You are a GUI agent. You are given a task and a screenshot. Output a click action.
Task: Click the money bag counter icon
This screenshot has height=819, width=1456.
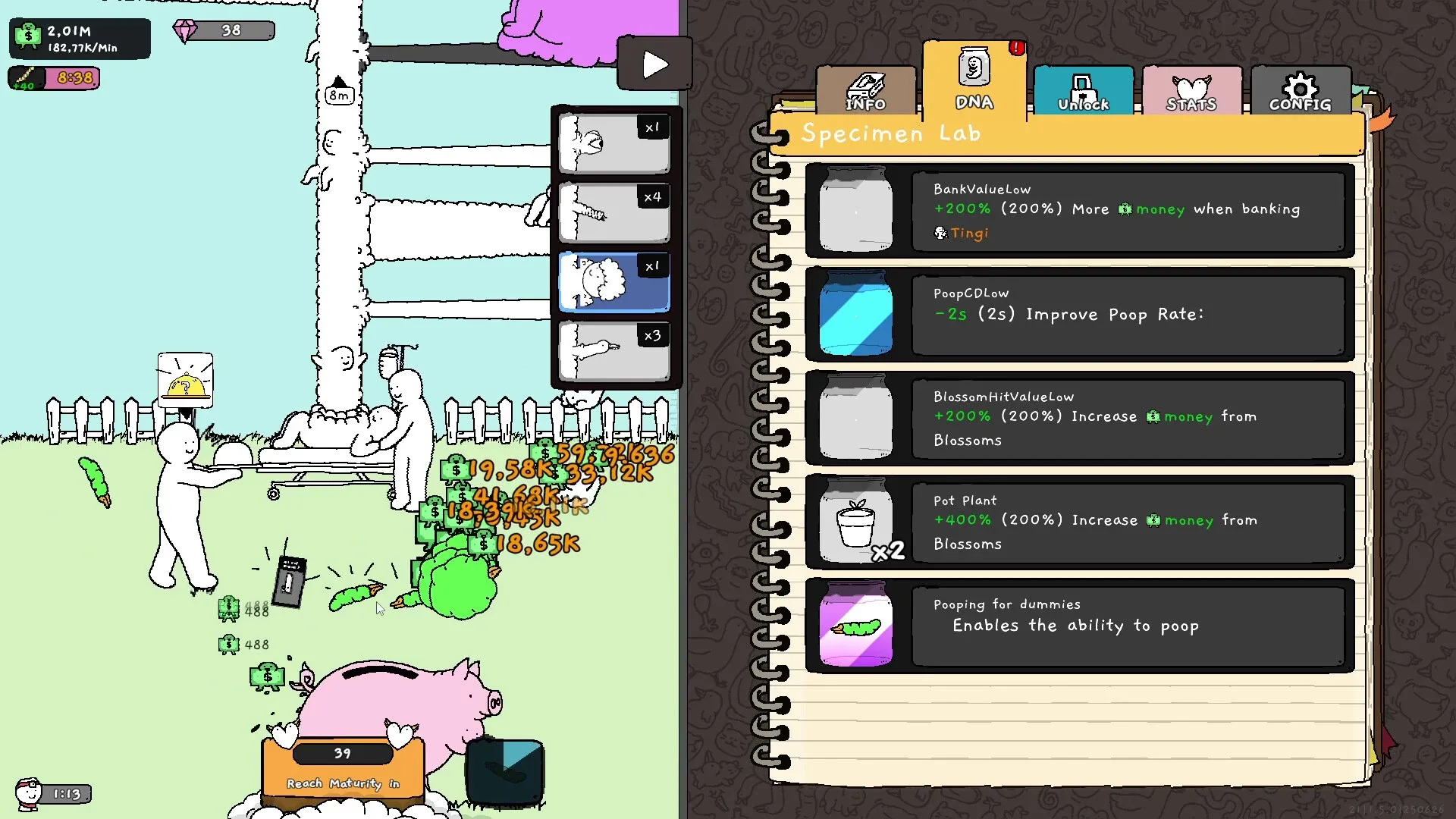27,36
